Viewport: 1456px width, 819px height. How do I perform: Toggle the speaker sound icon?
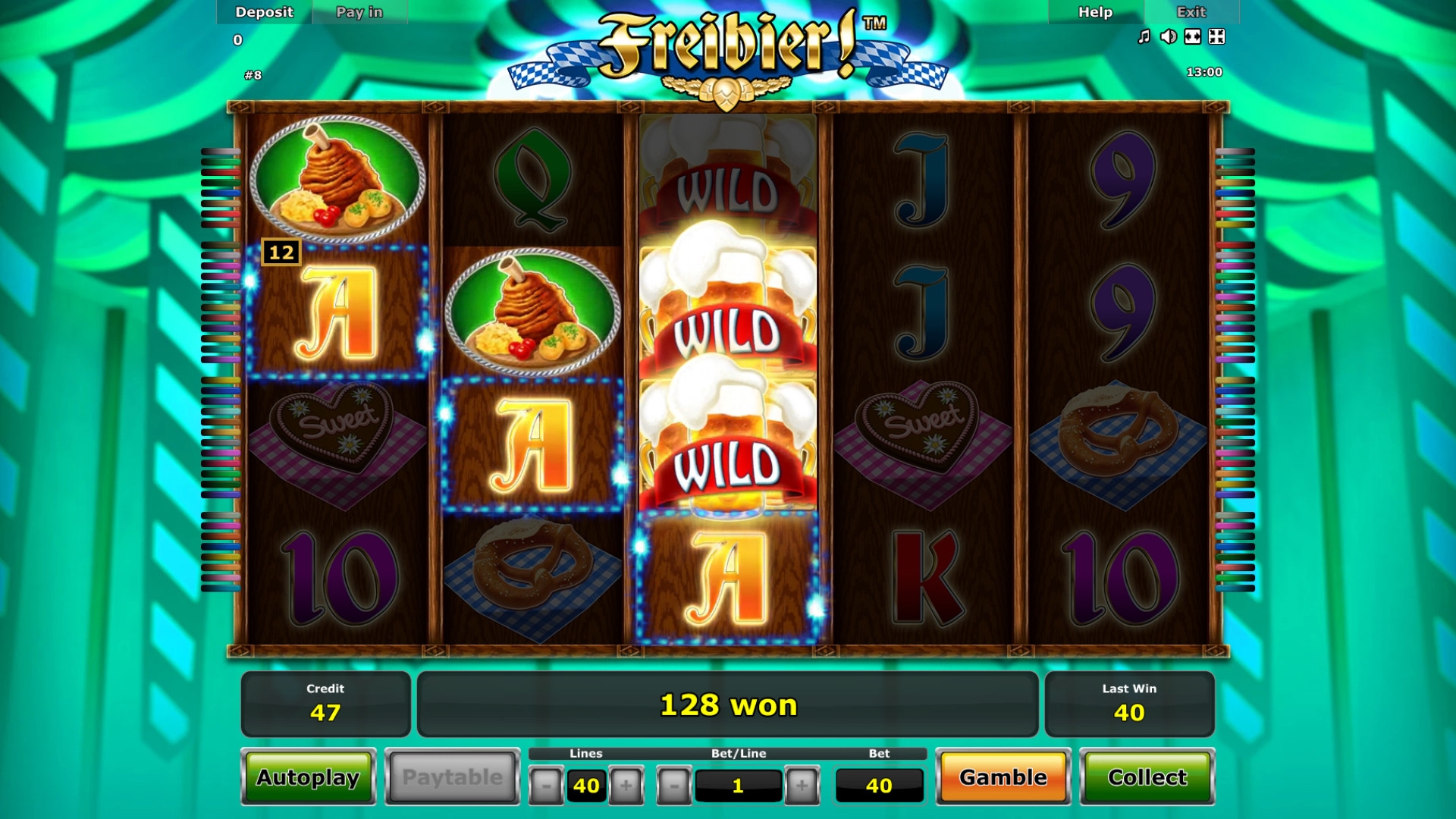(x=1168, y=36)
